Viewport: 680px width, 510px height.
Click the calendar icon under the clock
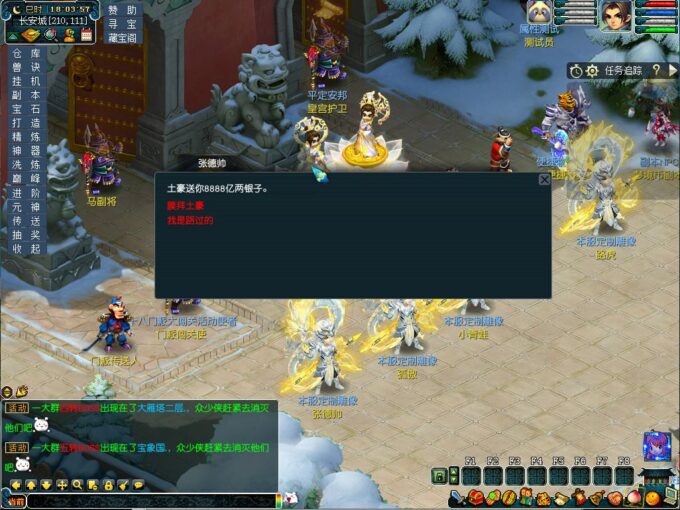point(87,34)
